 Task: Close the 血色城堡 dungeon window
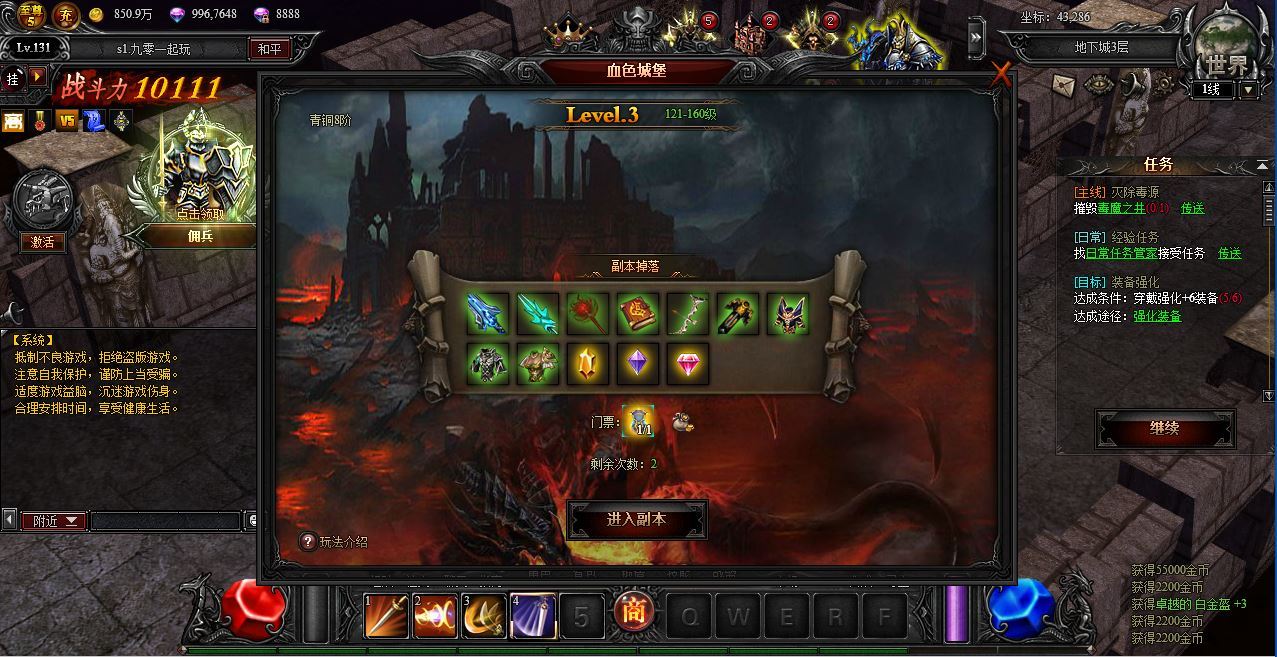(x=1001, y=75)
